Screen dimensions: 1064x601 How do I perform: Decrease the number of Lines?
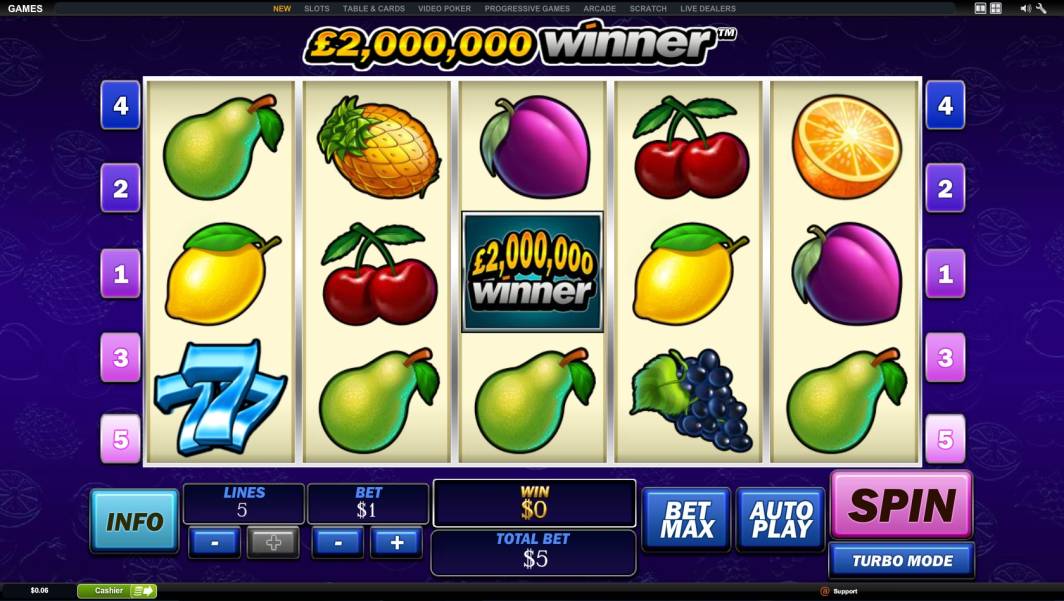(215, 543)
